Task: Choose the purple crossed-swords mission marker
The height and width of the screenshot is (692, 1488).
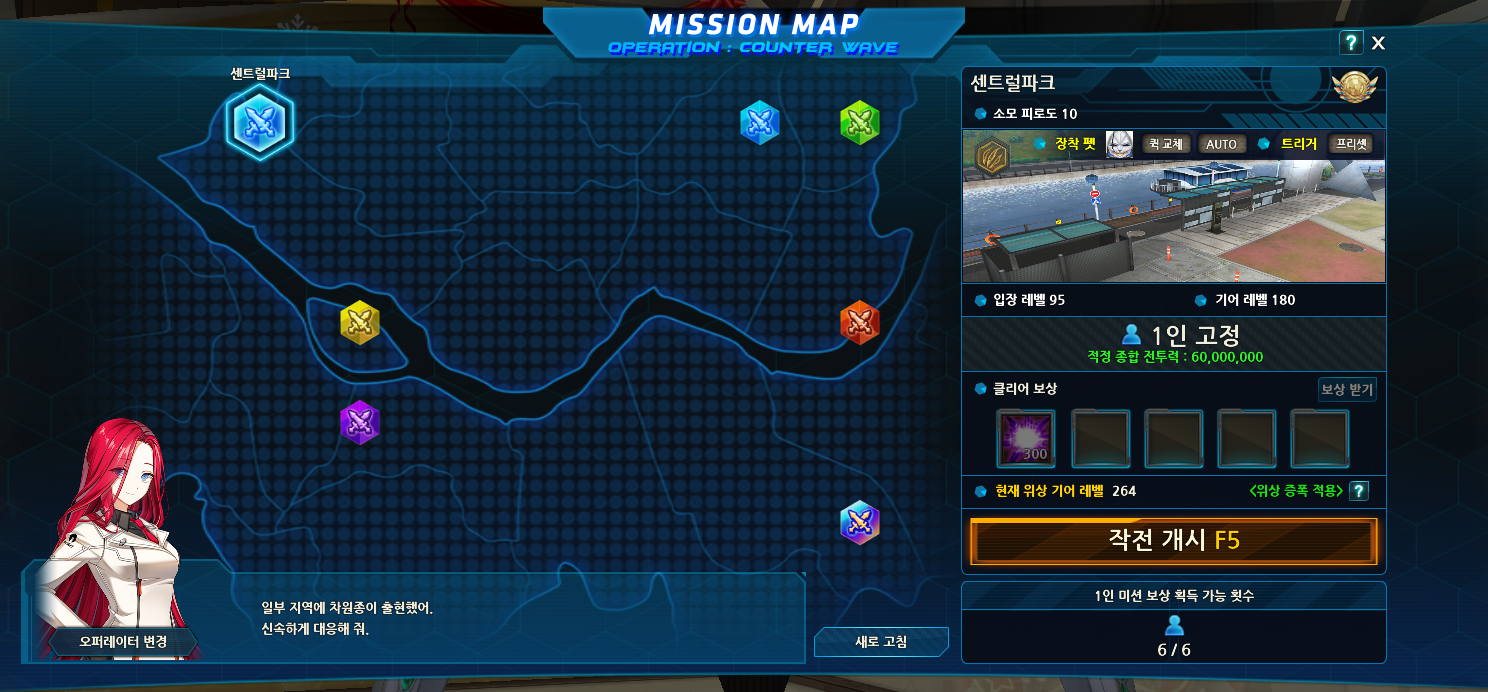Action: click(359, 422)
